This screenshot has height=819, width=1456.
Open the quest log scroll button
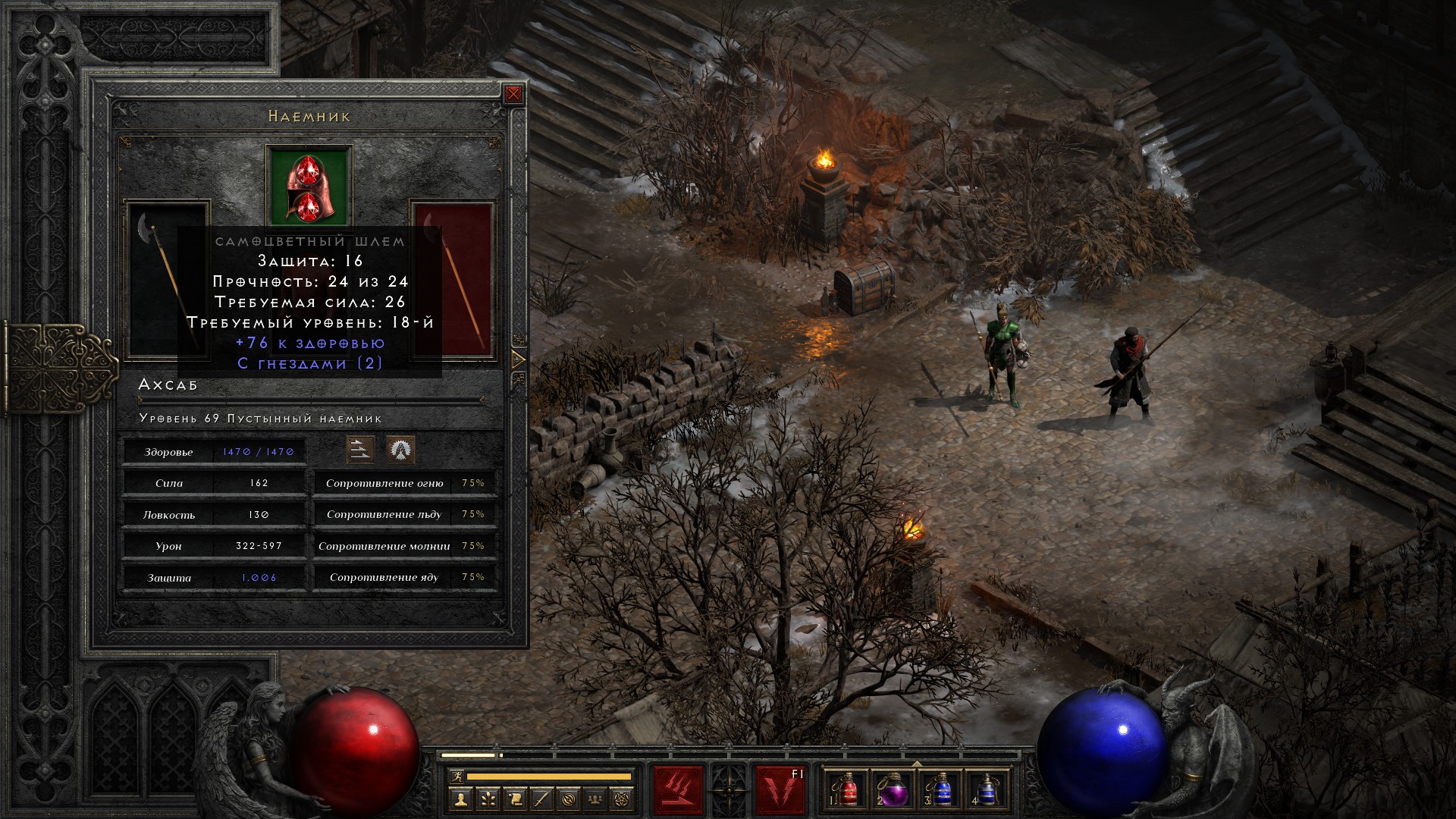515,799
